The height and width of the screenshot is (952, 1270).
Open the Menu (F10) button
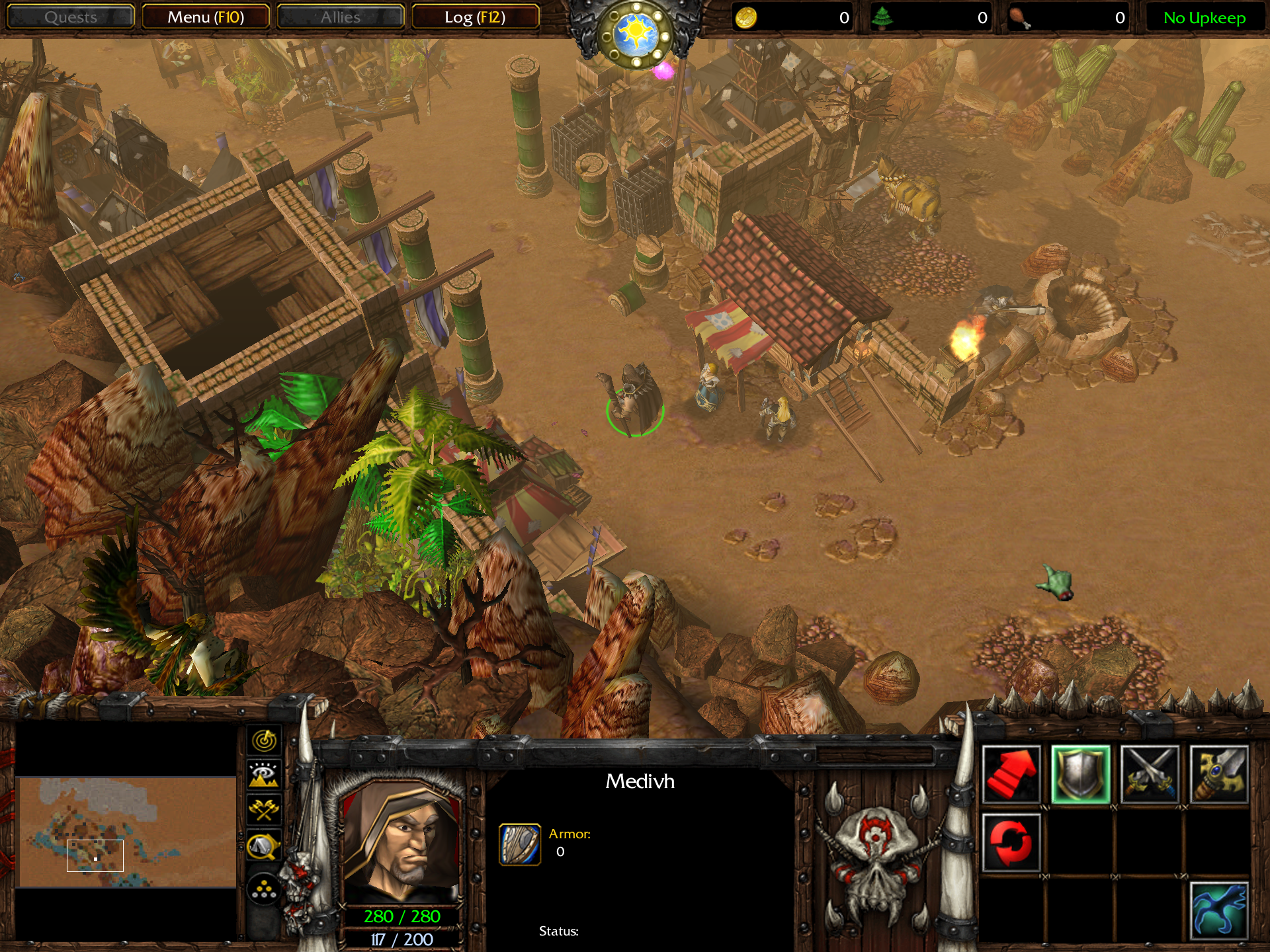[x=206, y=17]
